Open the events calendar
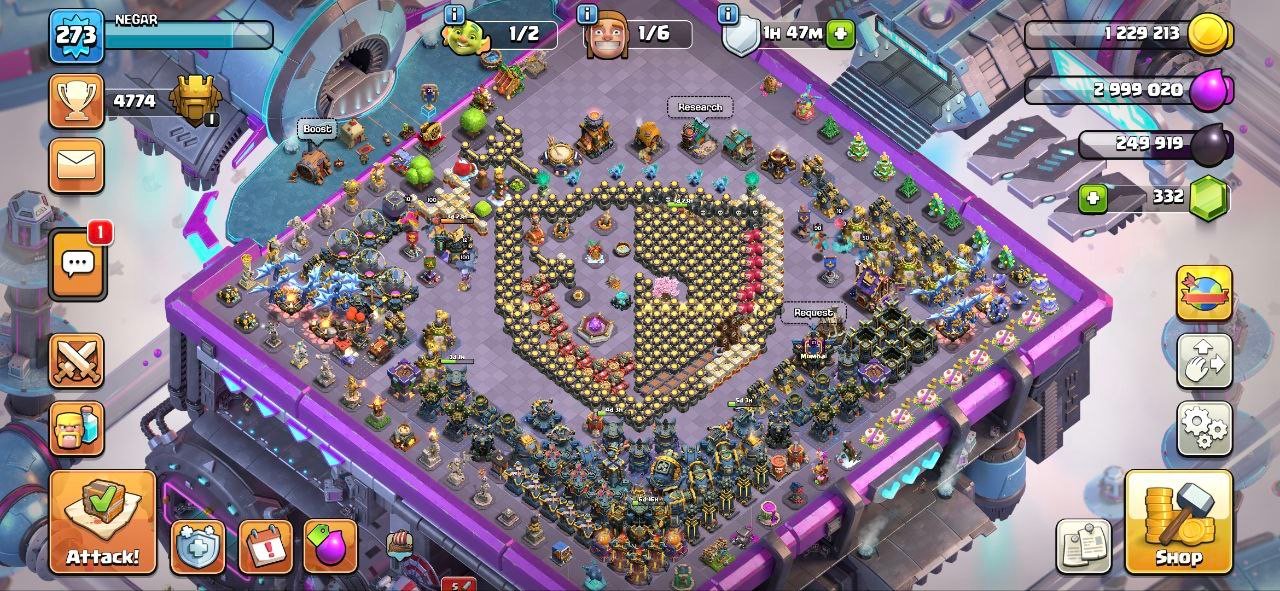 [265, 547]
